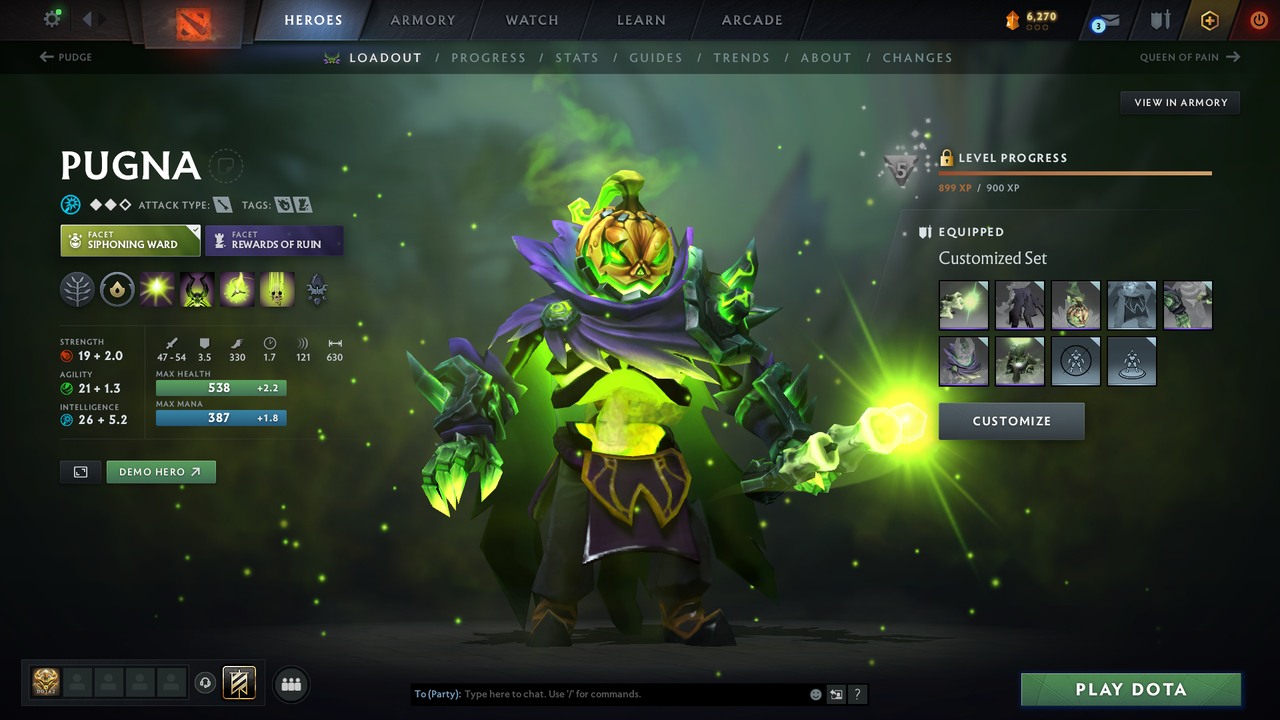This screenshot has height=720, width=1280.
Task: Switch to the ARCADE tab
Action: 751,20
